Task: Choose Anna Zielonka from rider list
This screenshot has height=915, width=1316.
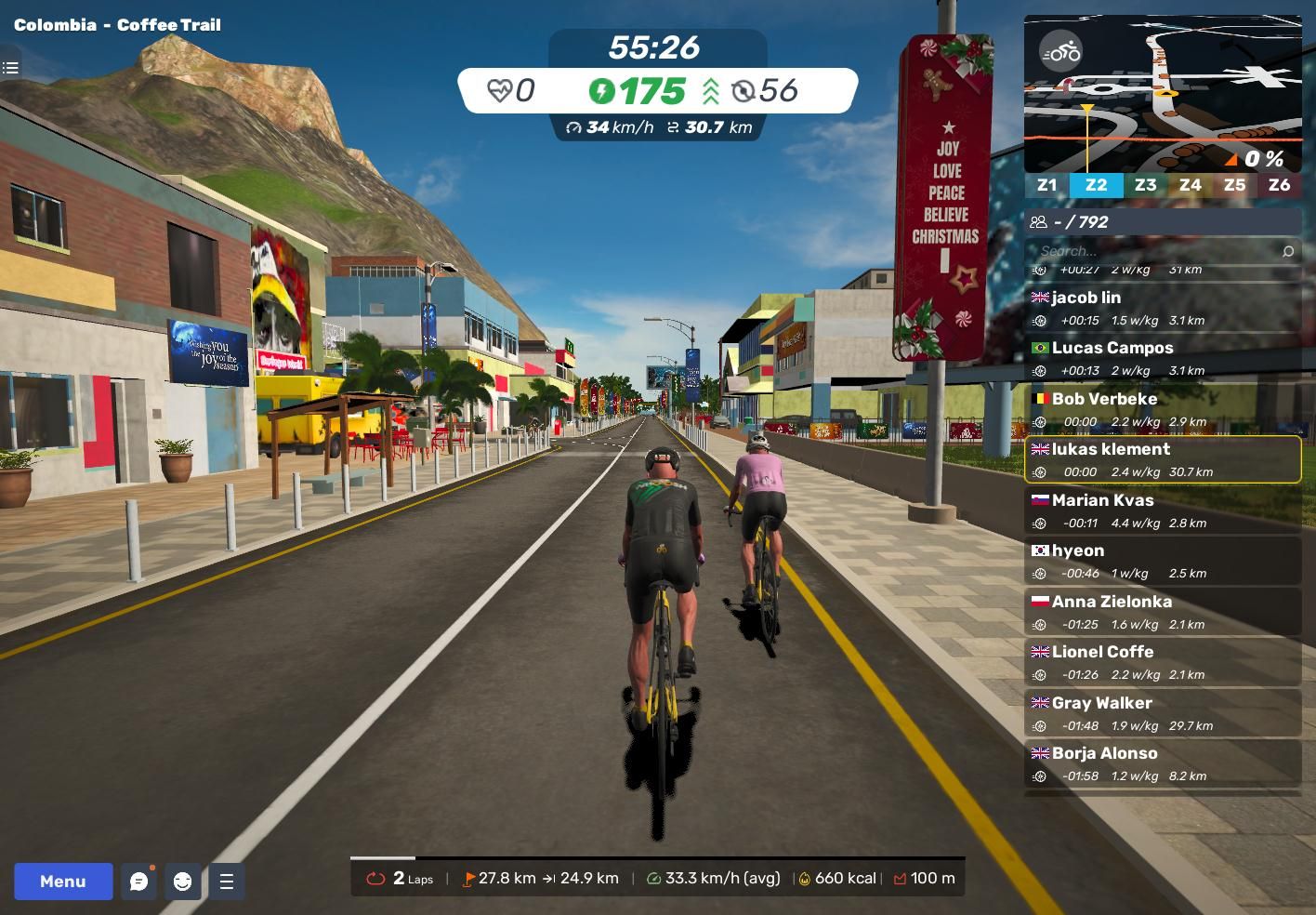Action: coord(1163,612)
